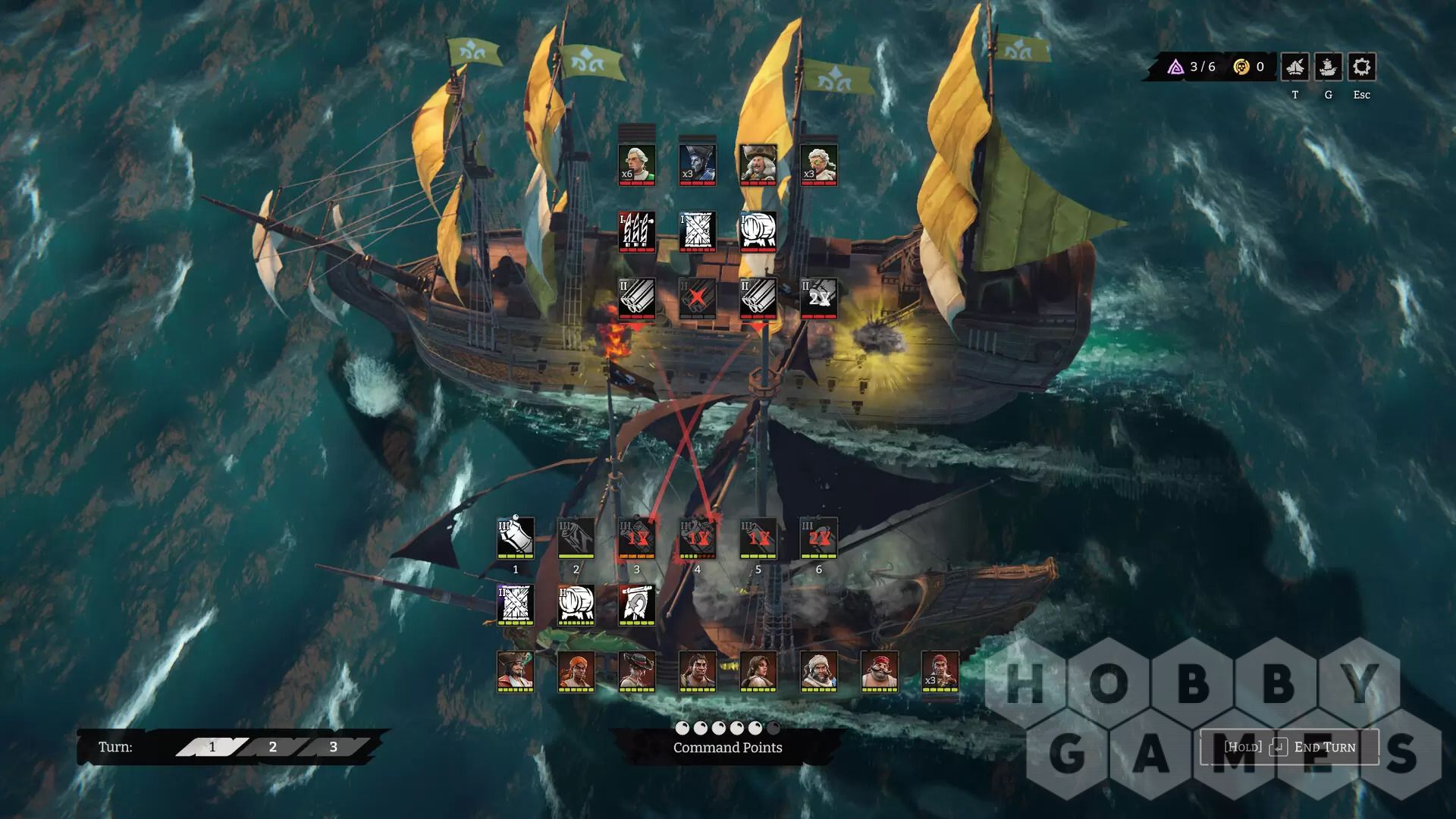Image resolution: width=1456 pixels, height=819 pixels.
Task: Target the disabled enemy cannon with red X
Action: point(698,298)
